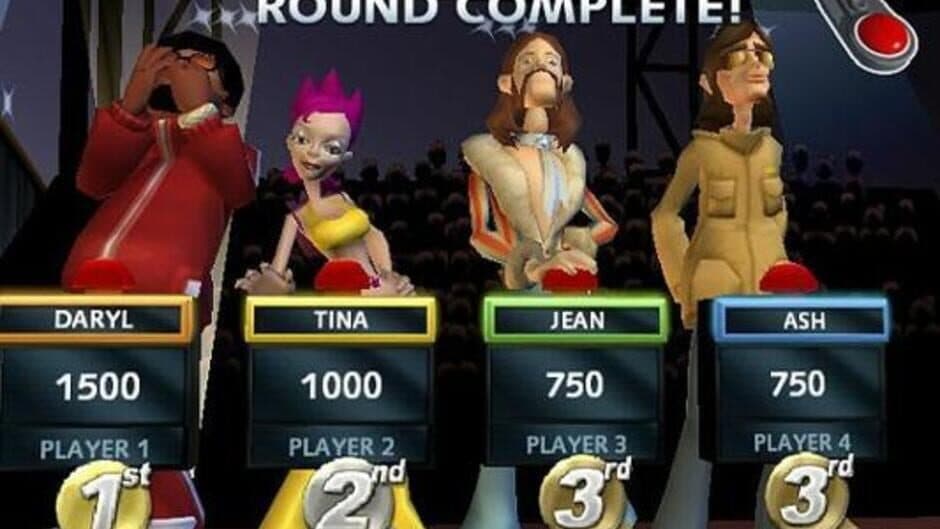Screen dimensions: 940x529
Task: Click Jean's green name plate
Action: 574,321
